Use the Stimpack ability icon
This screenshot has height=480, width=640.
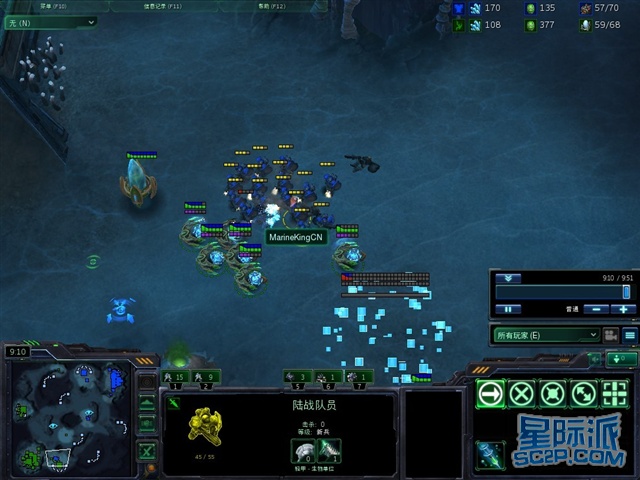490,454
